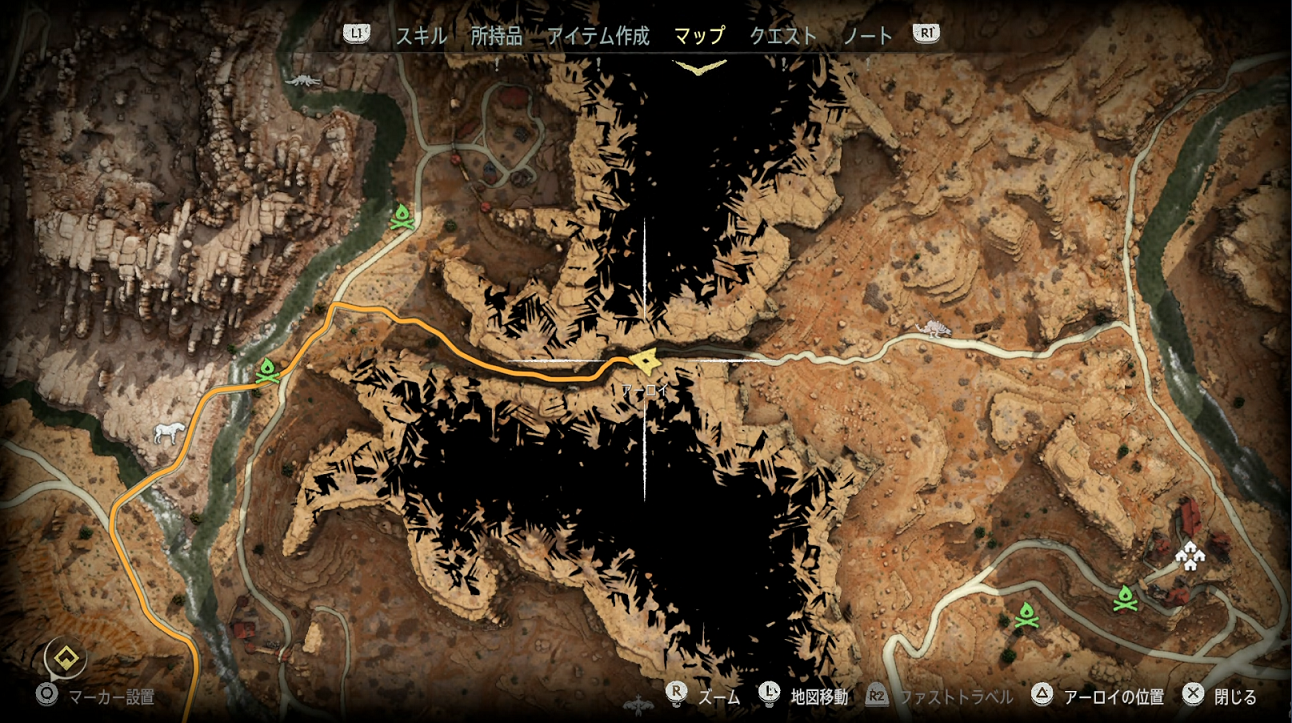Viewport: 1292px width, 723px height.
Task: Select the white horse-shaped machine site icon
Action: pyautogui.click(x=169, y=432)
